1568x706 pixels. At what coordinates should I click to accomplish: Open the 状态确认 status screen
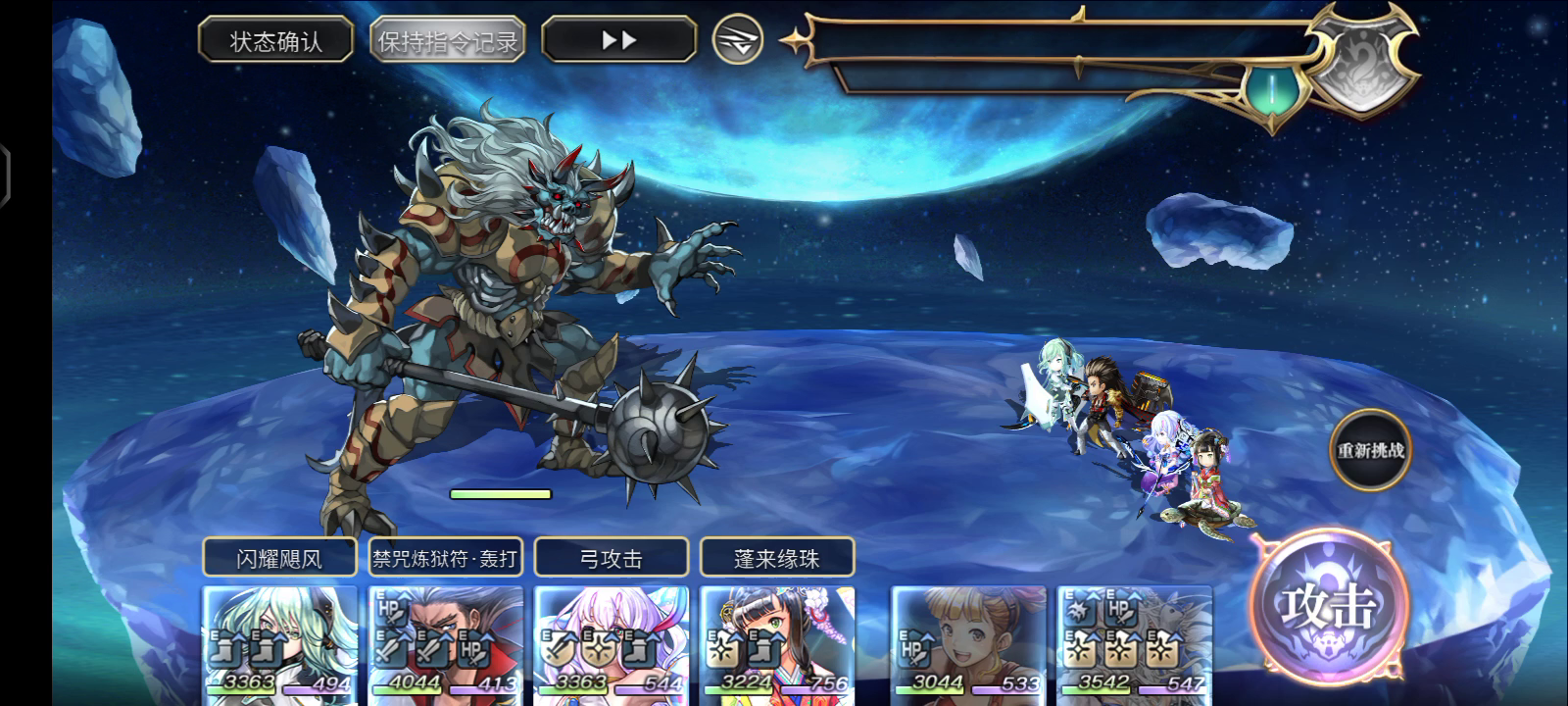pyautogui.click(x=276, y=38)
